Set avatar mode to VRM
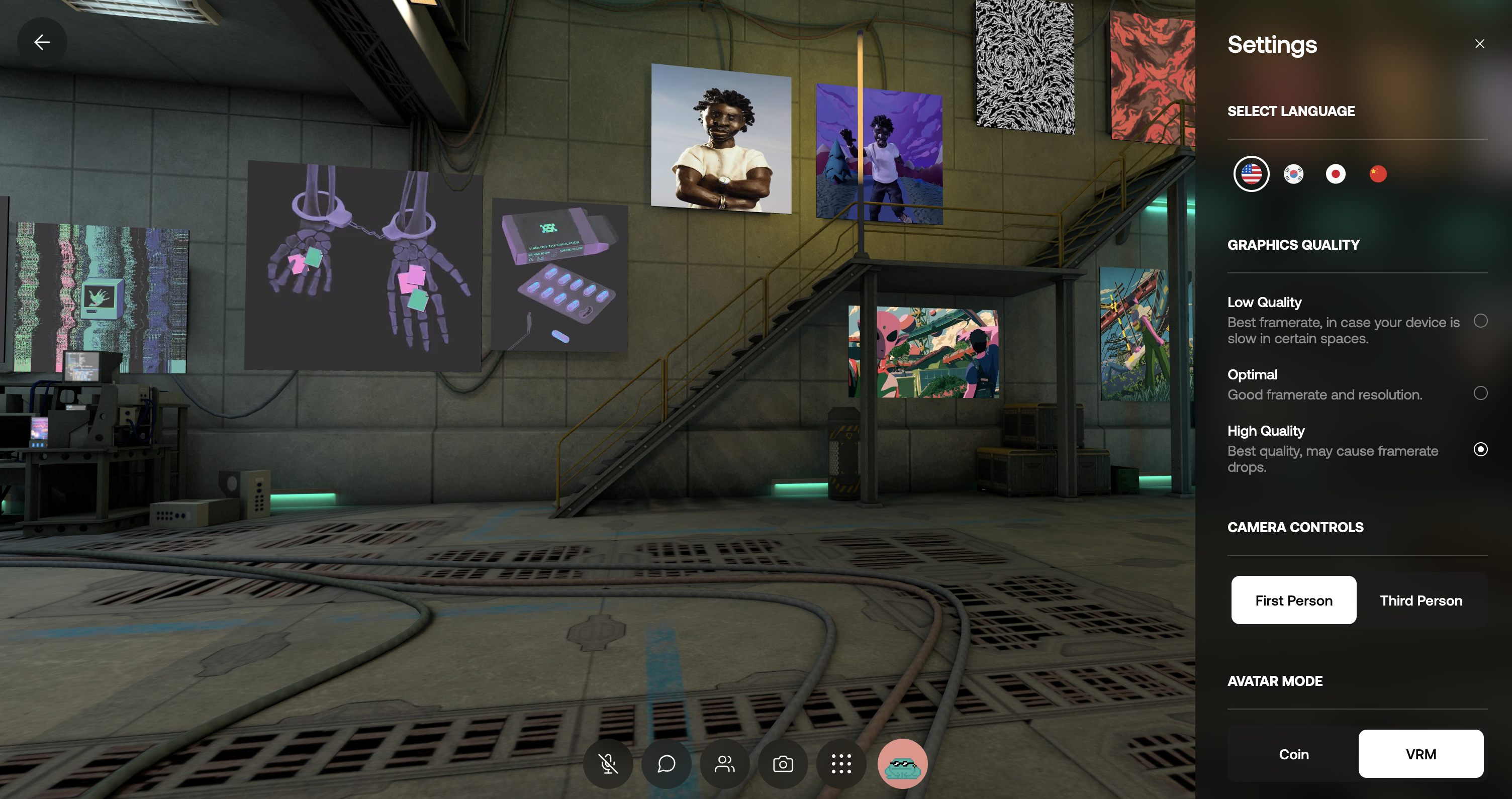 coord(1421,754)
